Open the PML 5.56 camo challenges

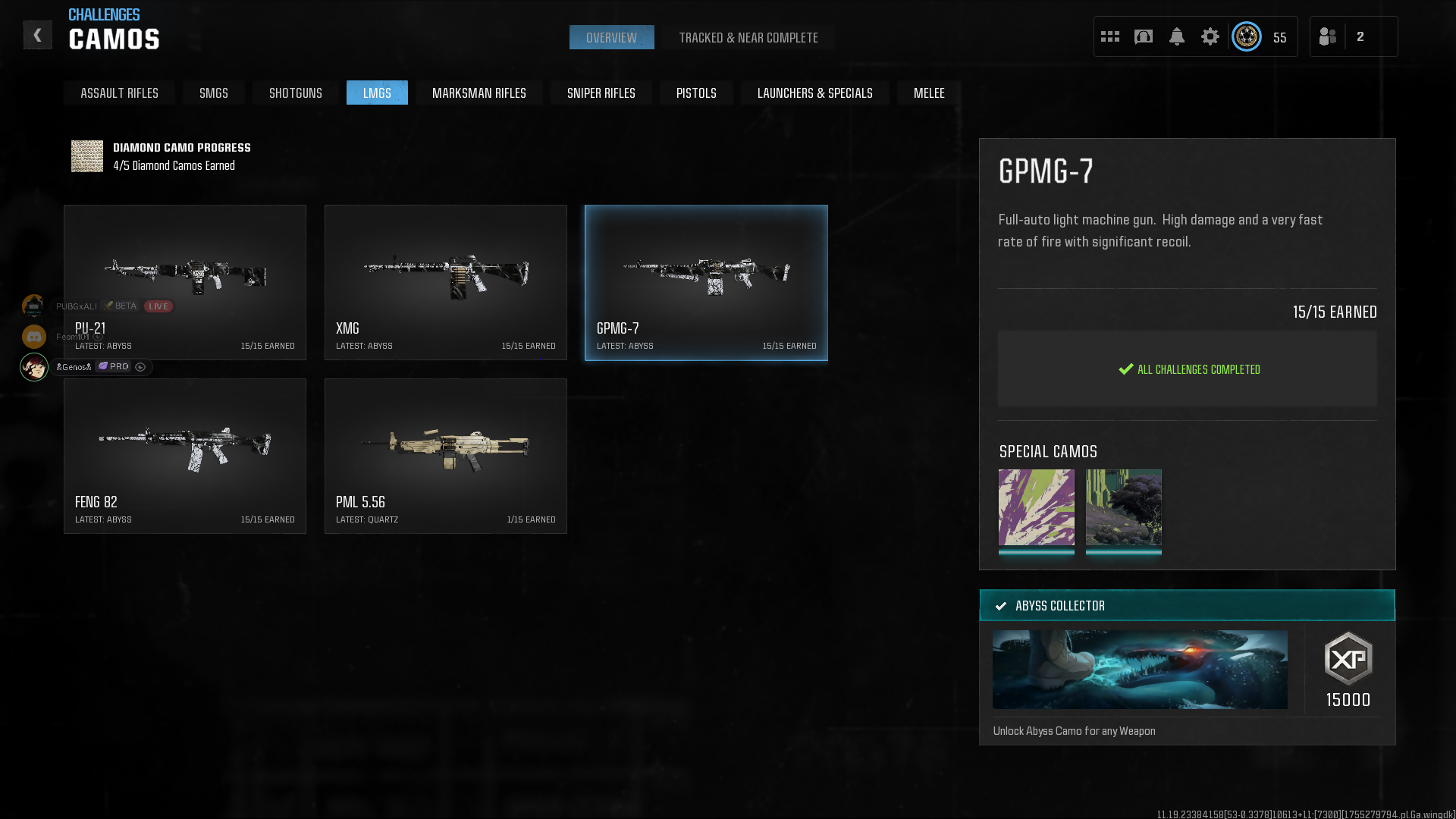pyautogui.click(x=445, y=456)
